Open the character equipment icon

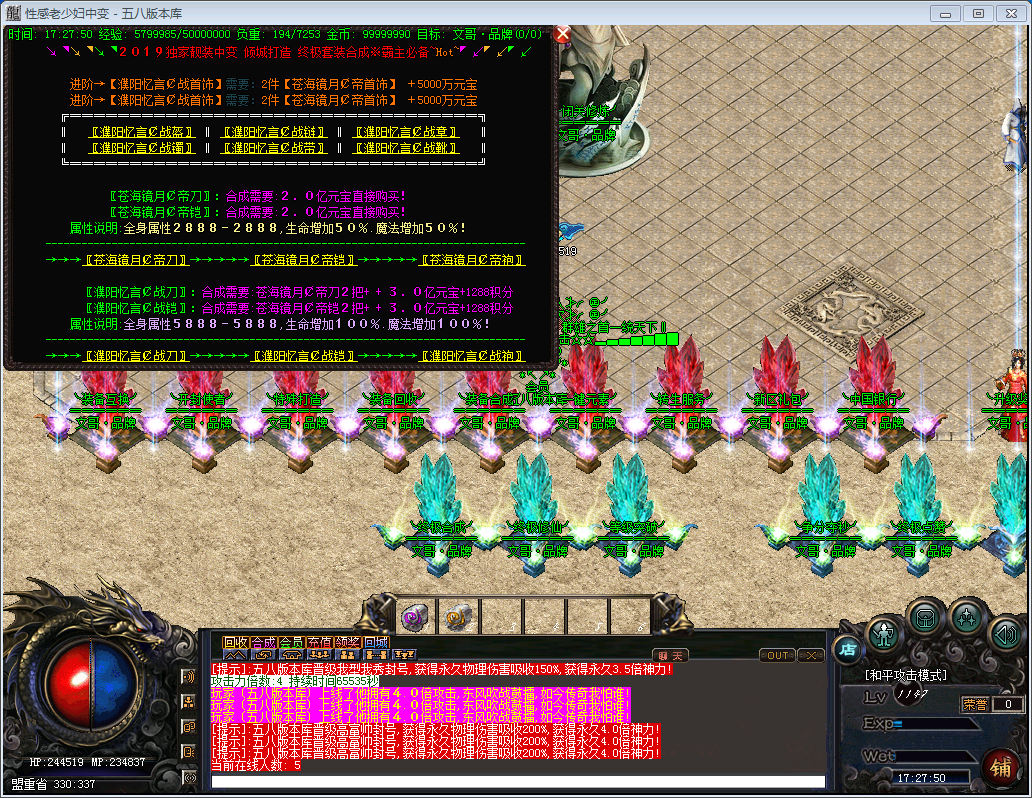tap(884, 633)
